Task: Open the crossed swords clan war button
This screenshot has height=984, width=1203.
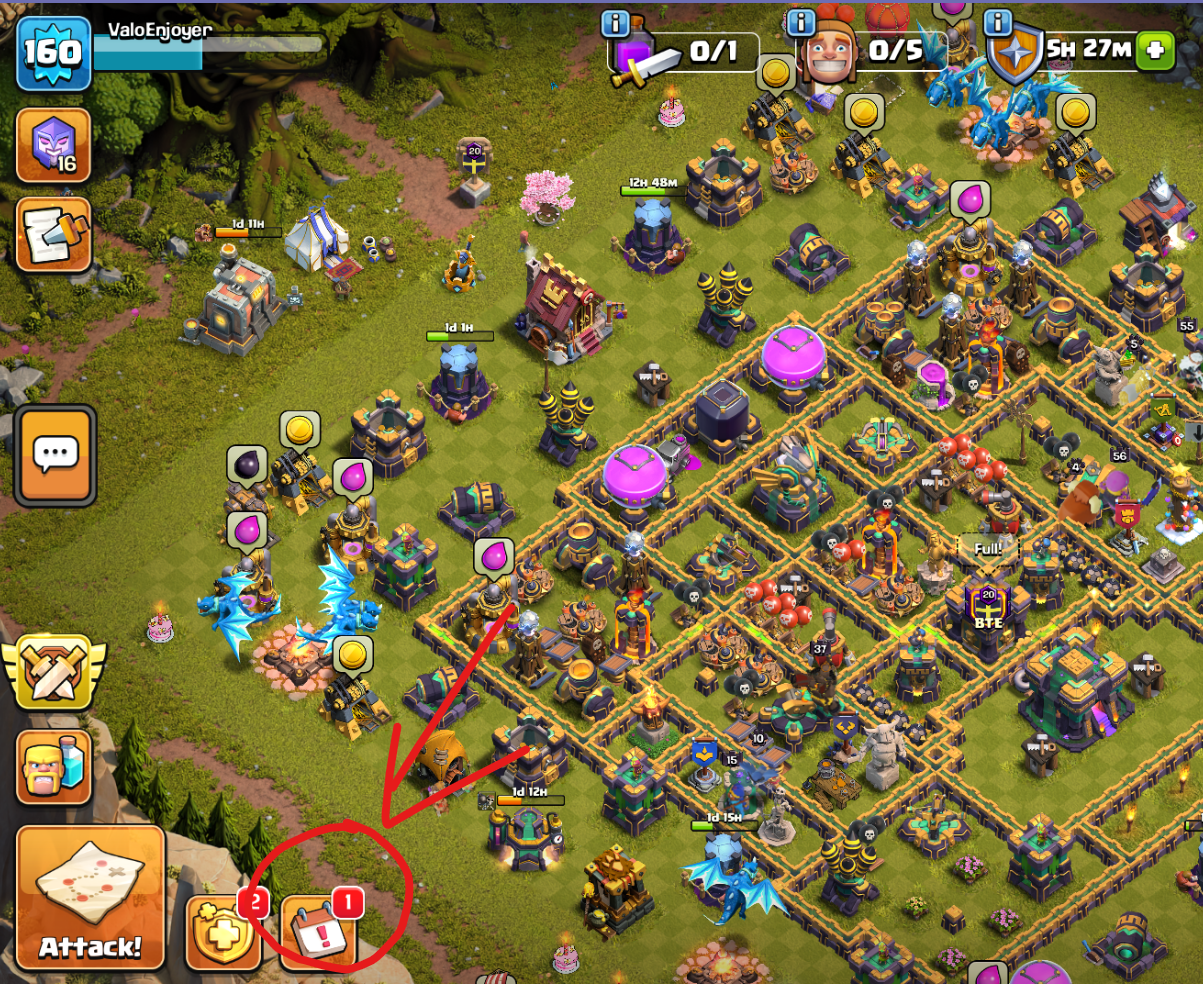Action: click(51, 672)
